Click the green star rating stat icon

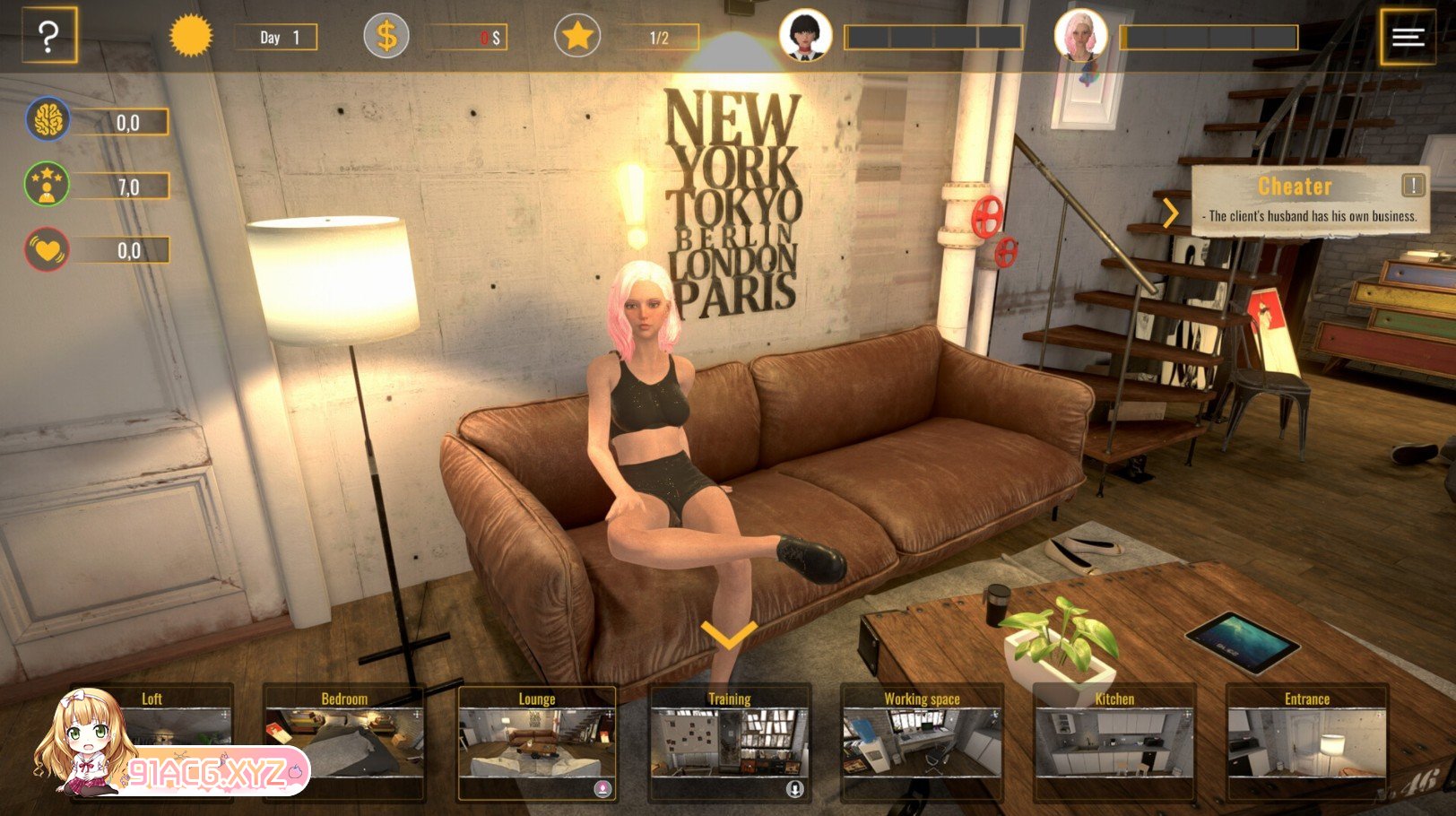pyautogui.click(x=48, y=185)
